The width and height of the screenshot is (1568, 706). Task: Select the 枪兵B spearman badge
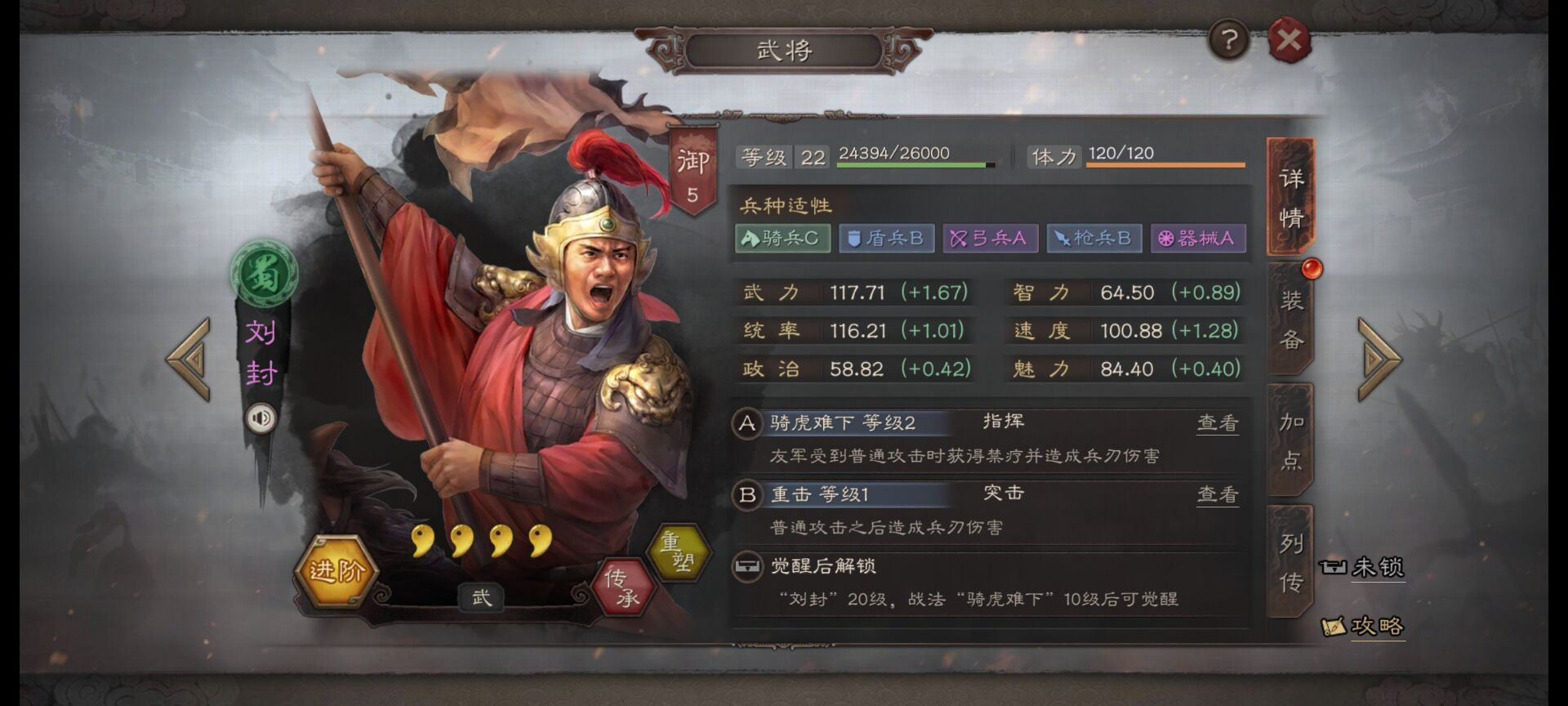1094,239
